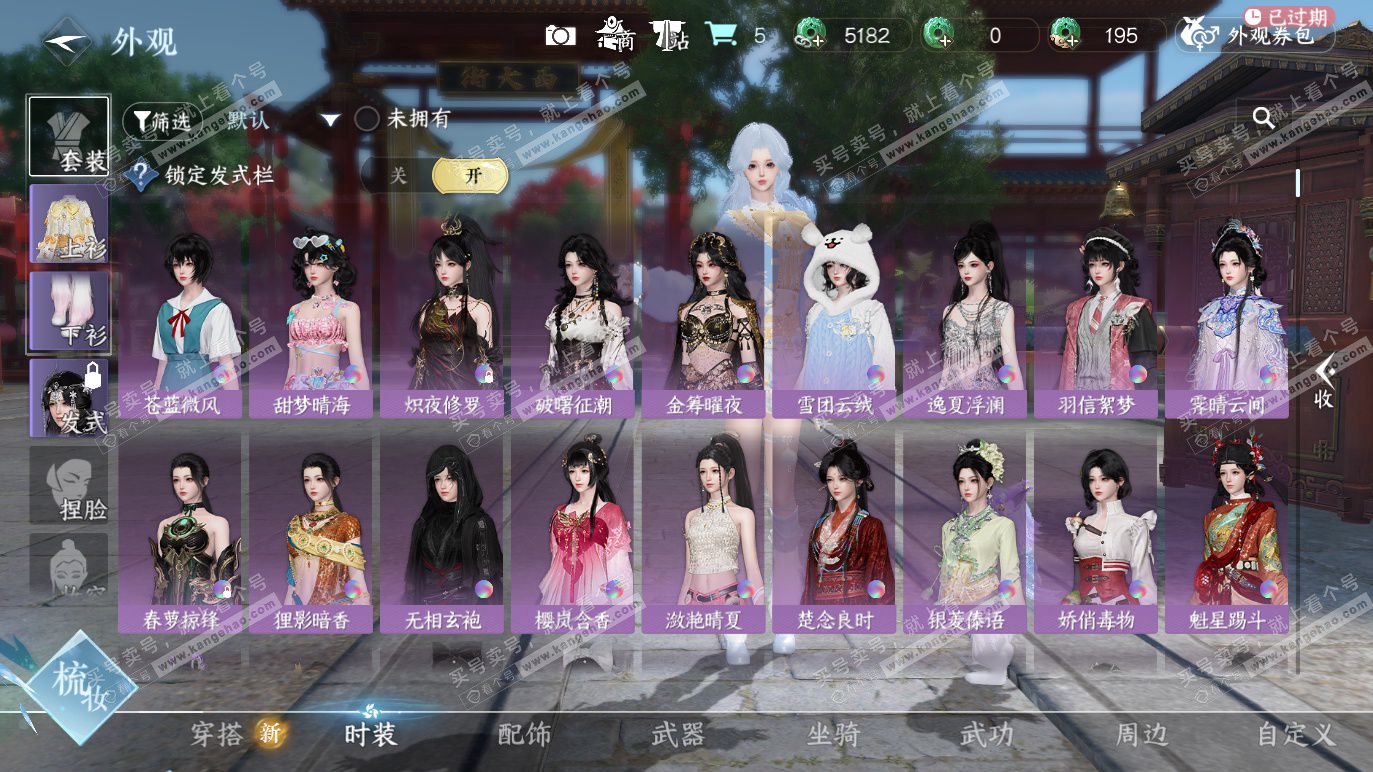Expand the 默认 sort dropdown

click(x=331, y=120)
